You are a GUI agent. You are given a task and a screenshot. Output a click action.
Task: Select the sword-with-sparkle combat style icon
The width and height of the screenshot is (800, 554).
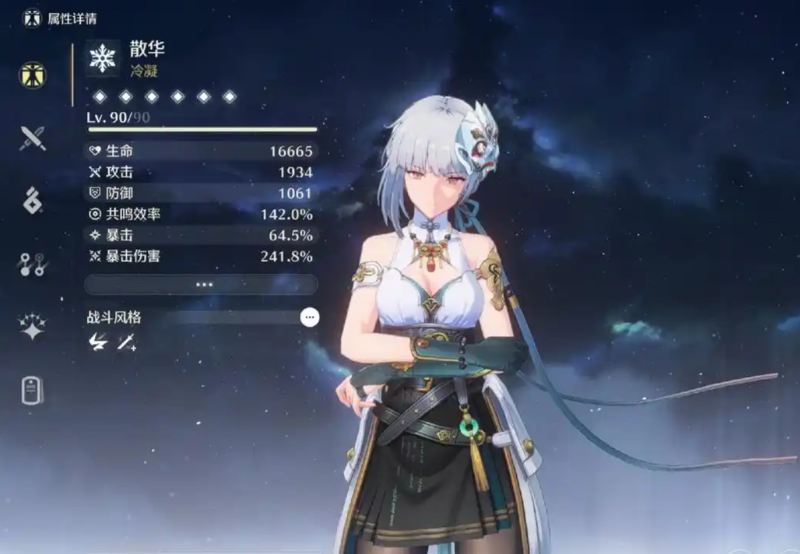click(x=127, y=342)
